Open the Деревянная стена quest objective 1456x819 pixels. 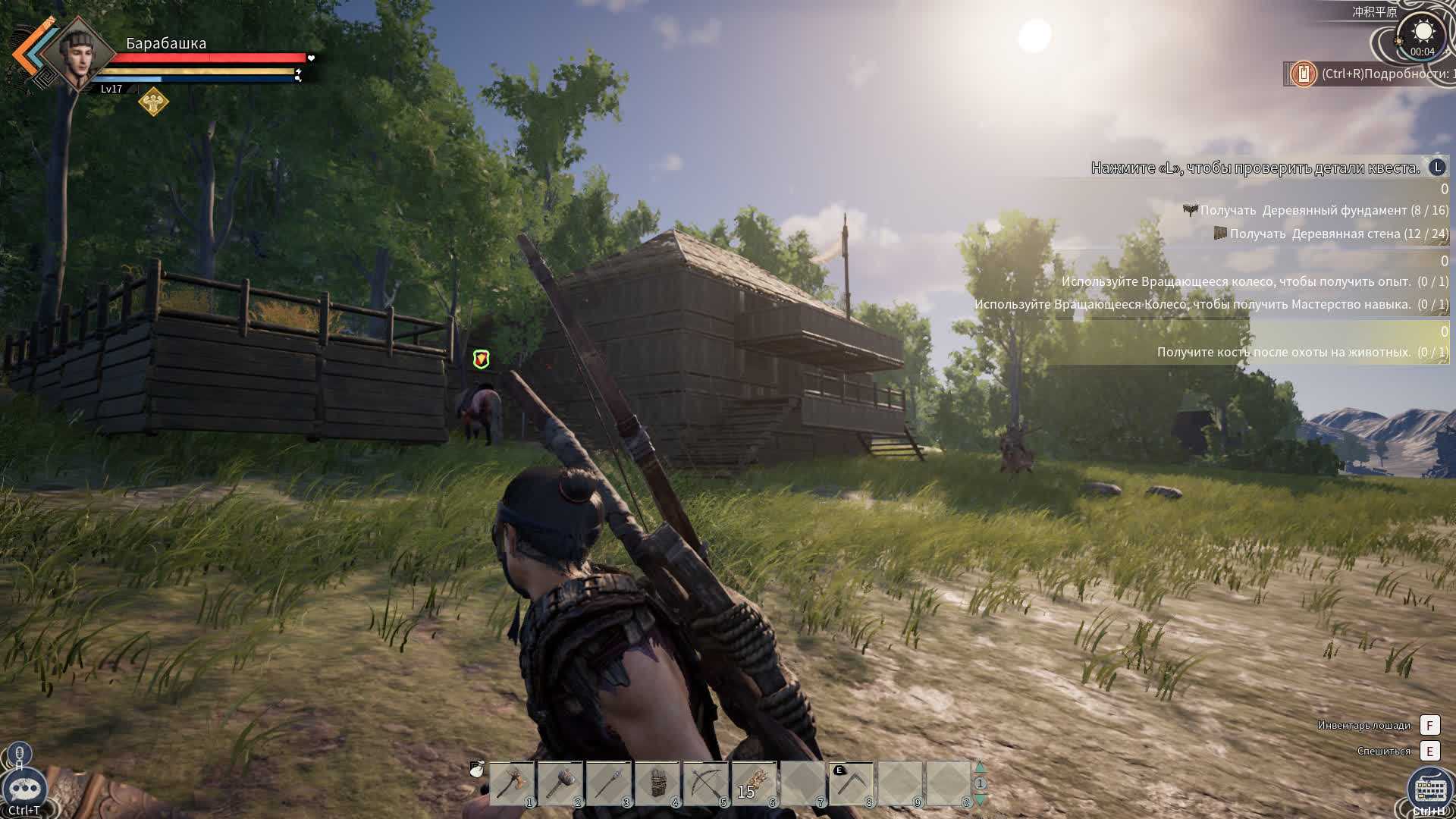(x=1338, y=234)
